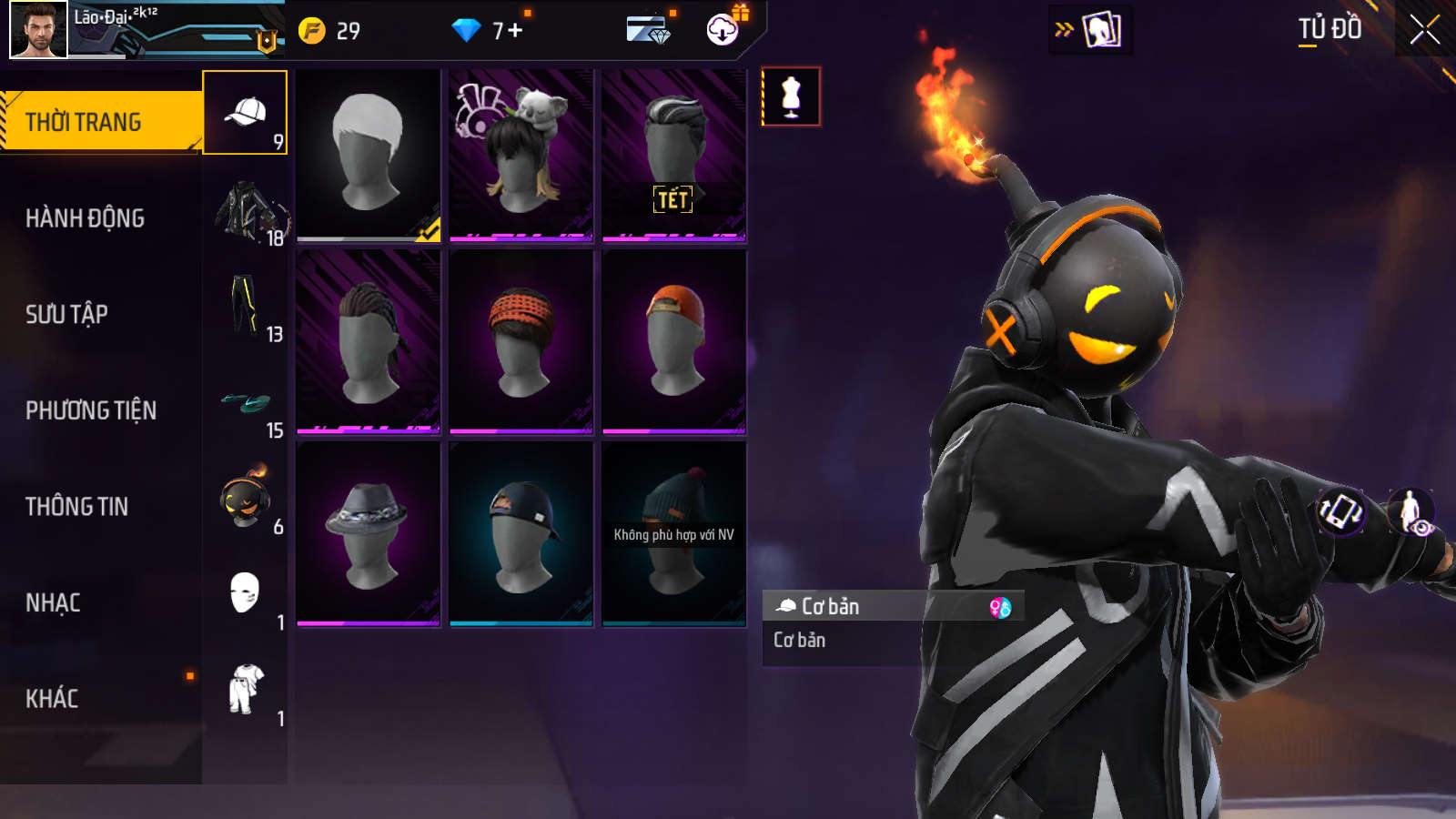The image size is (1456, 819).
Task: Choose the KHÁC menu entry
Action: tap(52, 698)
